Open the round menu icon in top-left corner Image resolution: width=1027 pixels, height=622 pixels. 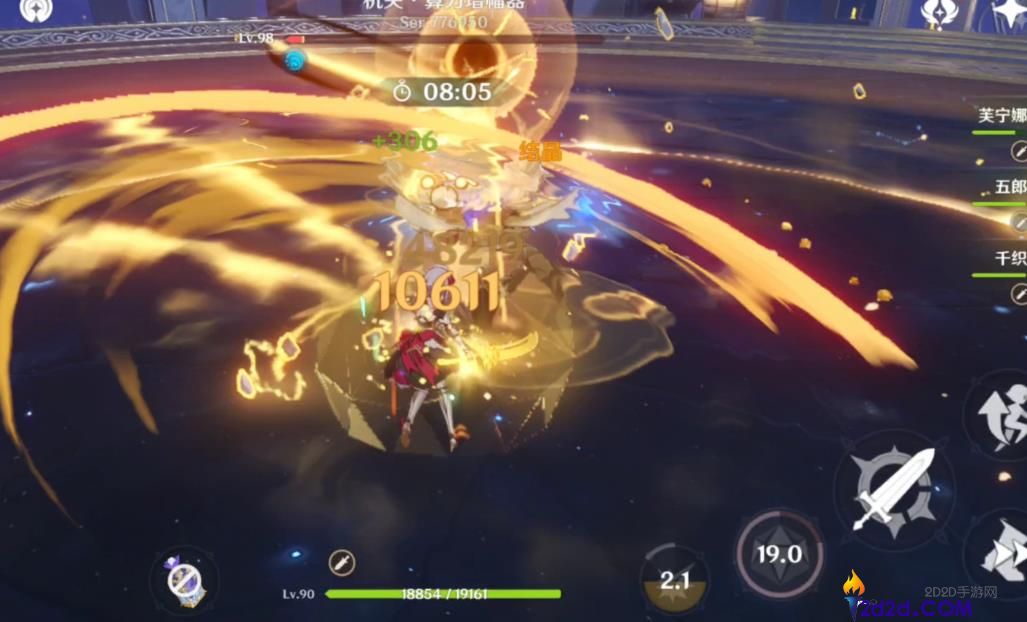coord(37,11)
